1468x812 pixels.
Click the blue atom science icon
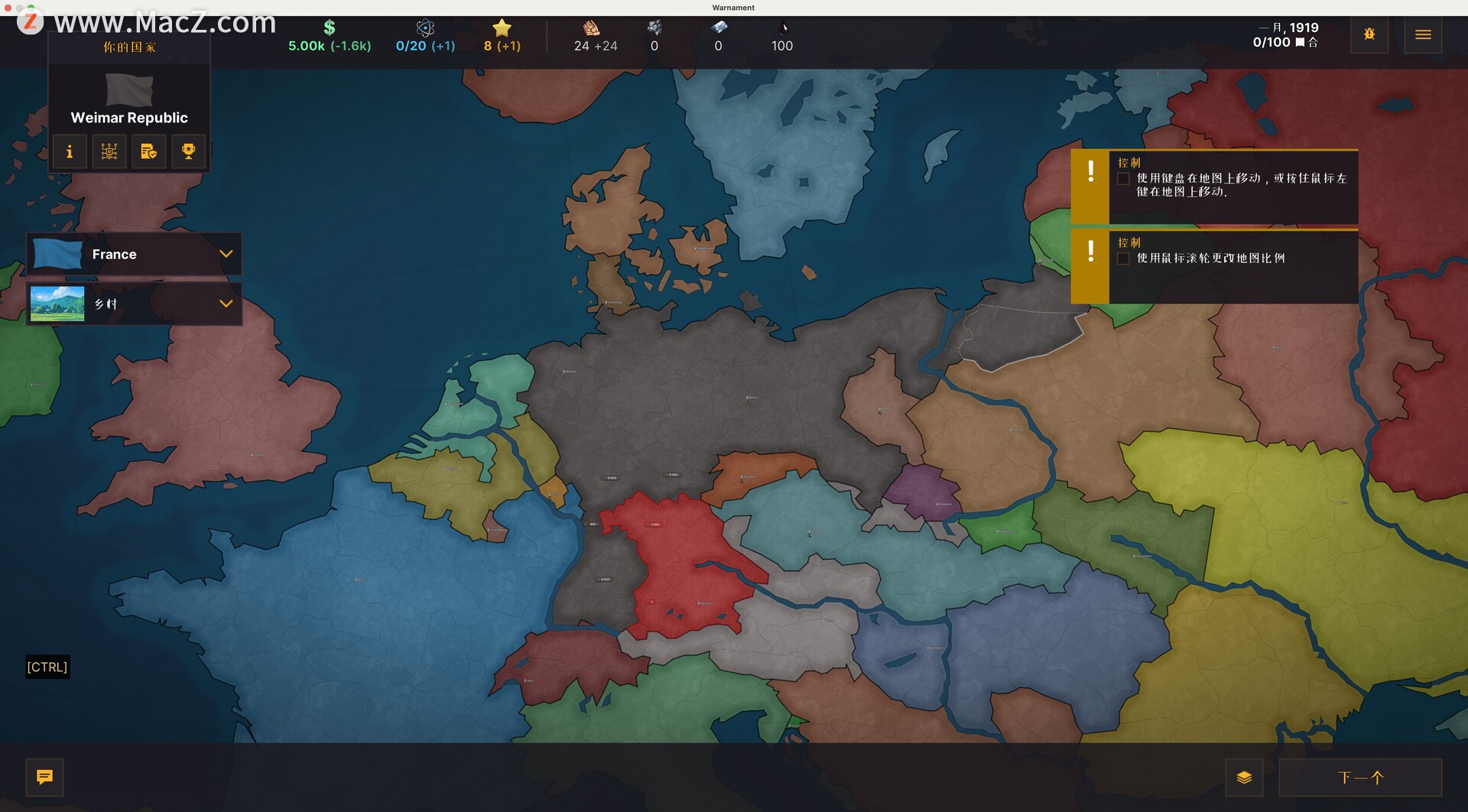[425, 28]
